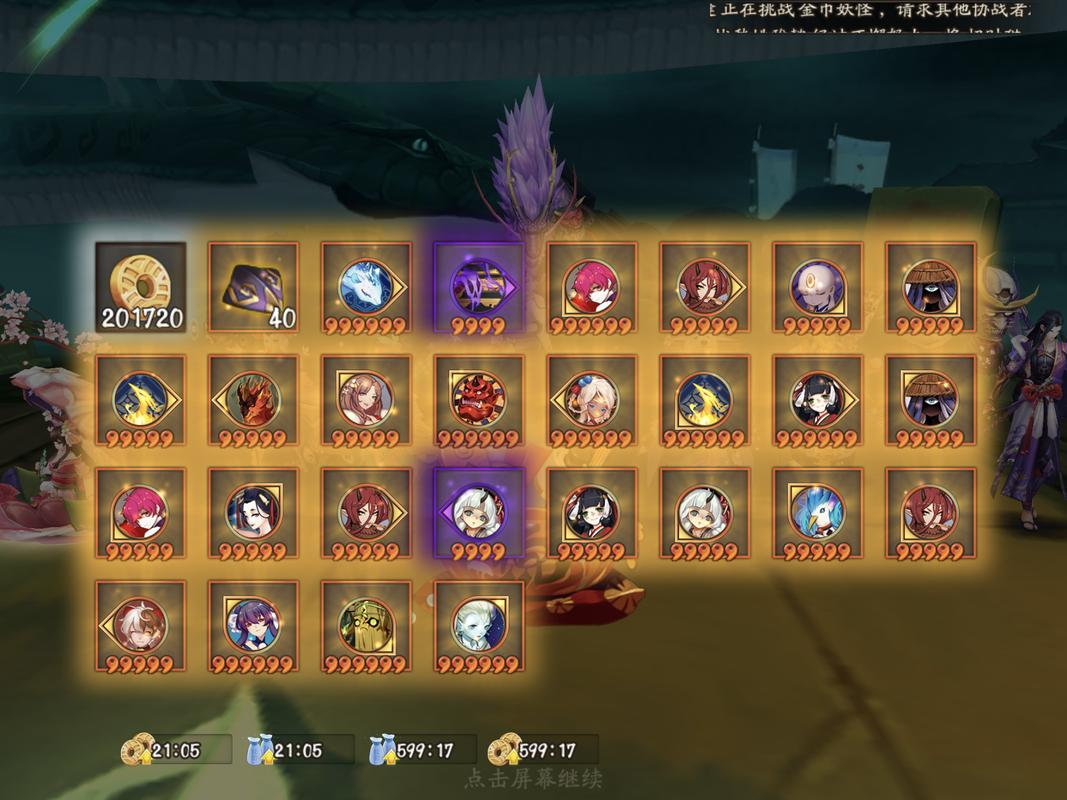The height and width of the screenshot is (800, 1067).
Task: Select the pale round-headed ghost shard
Action: pyautogui.click(x=817, y=287)
